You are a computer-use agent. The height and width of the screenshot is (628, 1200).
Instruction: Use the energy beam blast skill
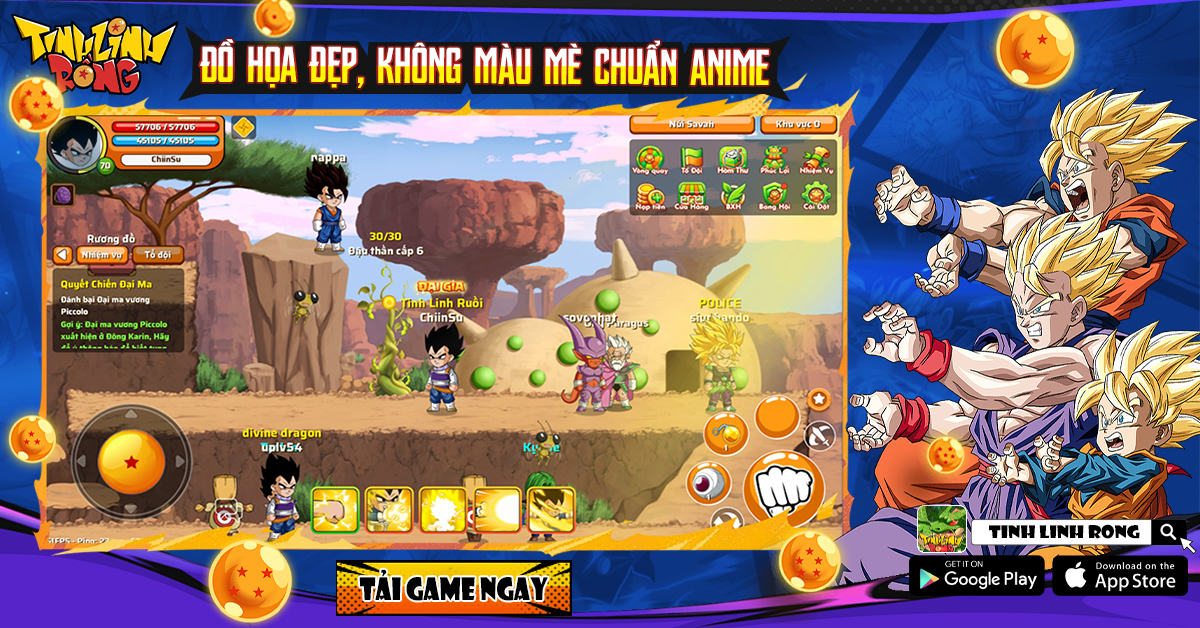pos(497,510)
